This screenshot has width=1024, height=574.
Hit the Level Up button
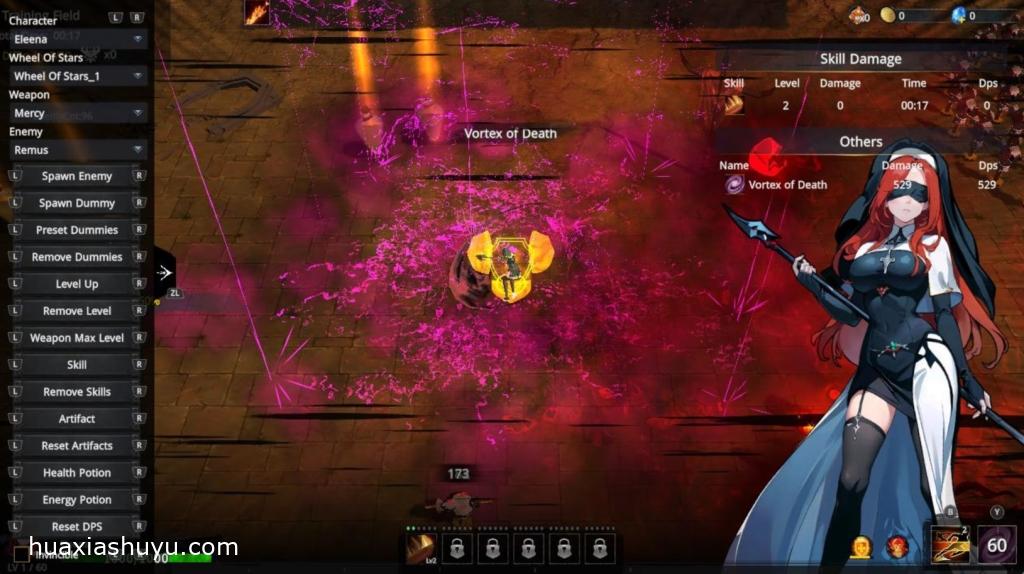[77, 284]
